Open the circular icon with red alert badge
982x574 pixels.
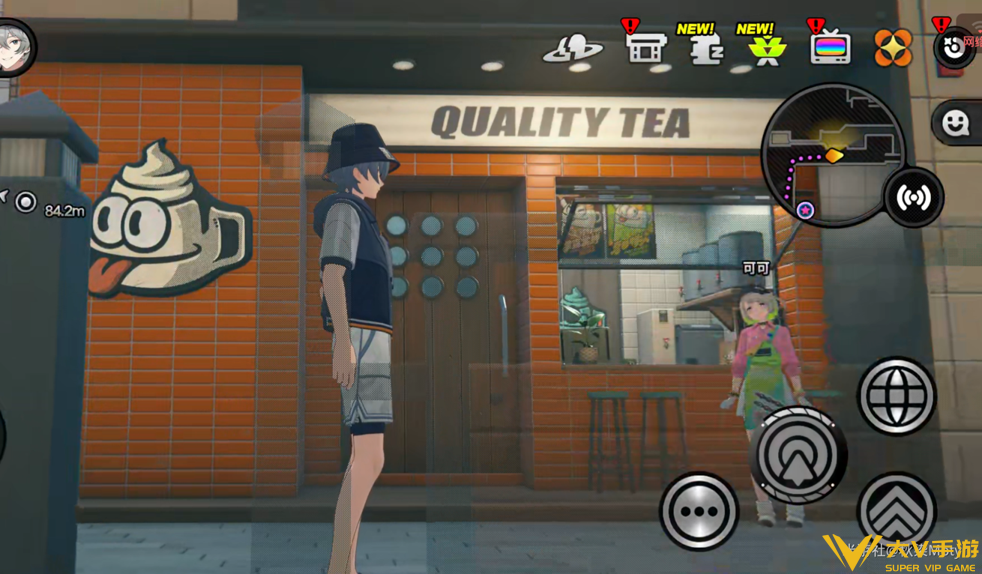point(953,46)
